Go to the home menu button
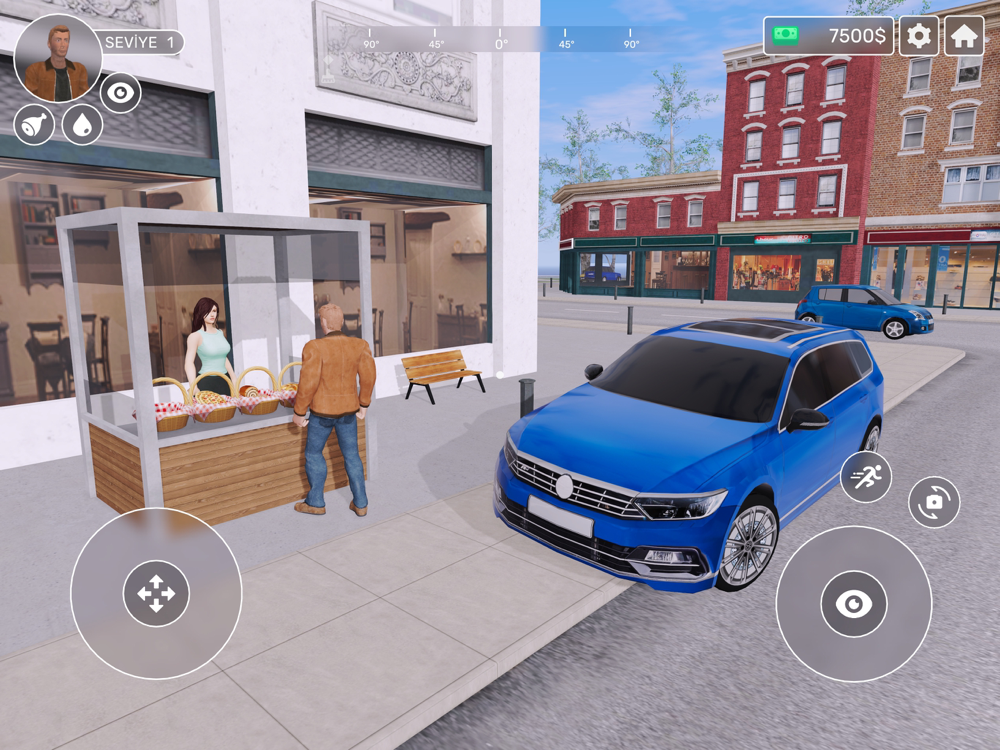This screenshot has width=1000, height=750. (x=964, y=36)
